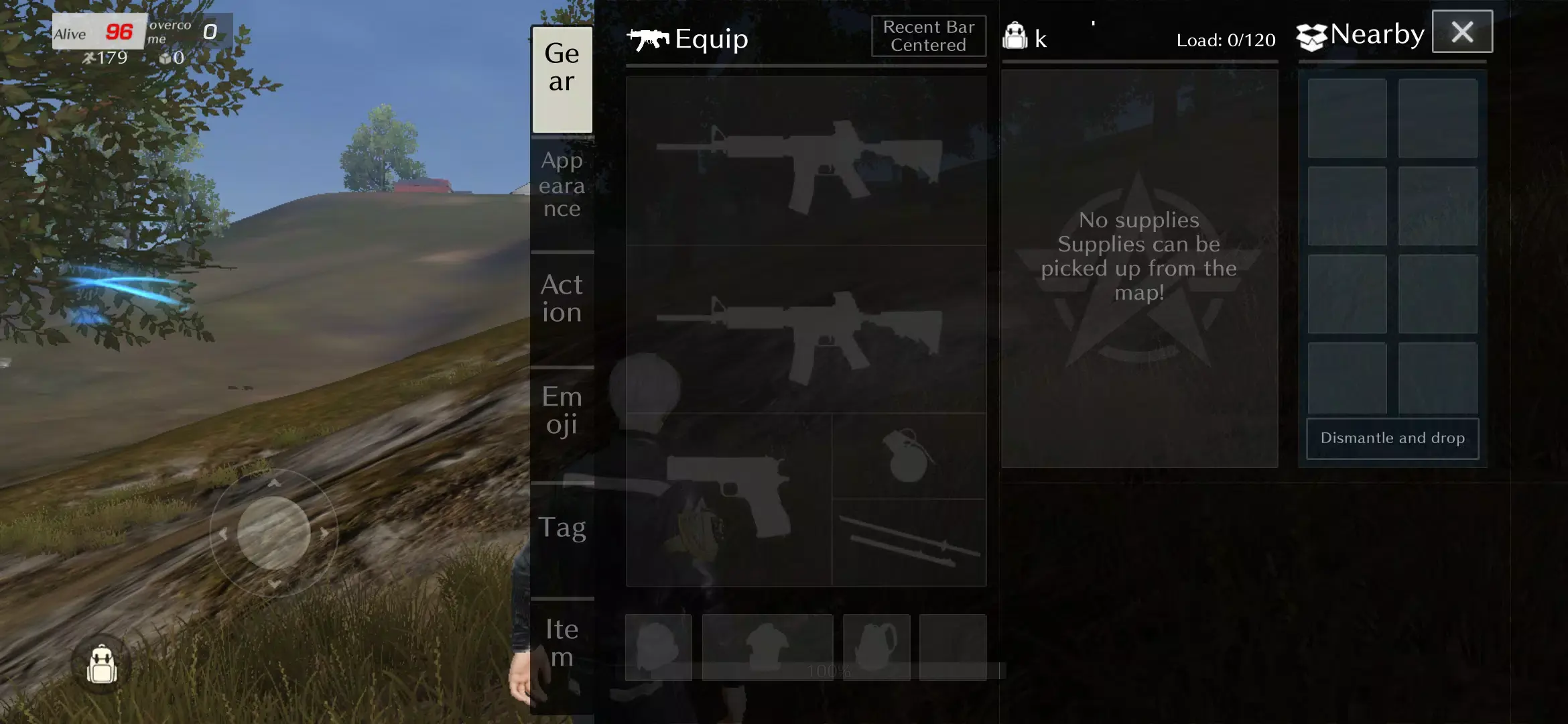The height and width of the screenshot is (724, 1568).
Task: Select the Item tab
Action: [x=562, y=642]
